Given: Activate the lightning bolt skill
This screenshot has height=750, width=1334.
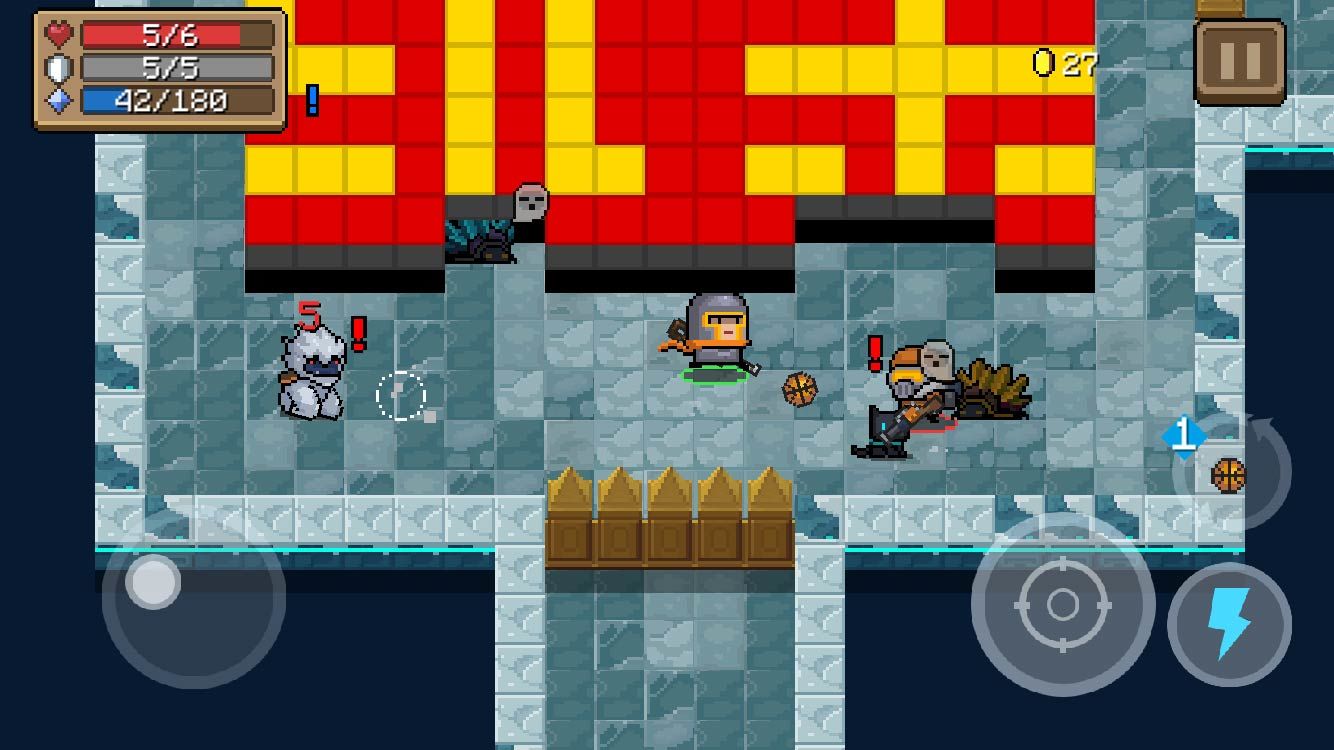Looking at the screenshot, I should pos(1229,624).
